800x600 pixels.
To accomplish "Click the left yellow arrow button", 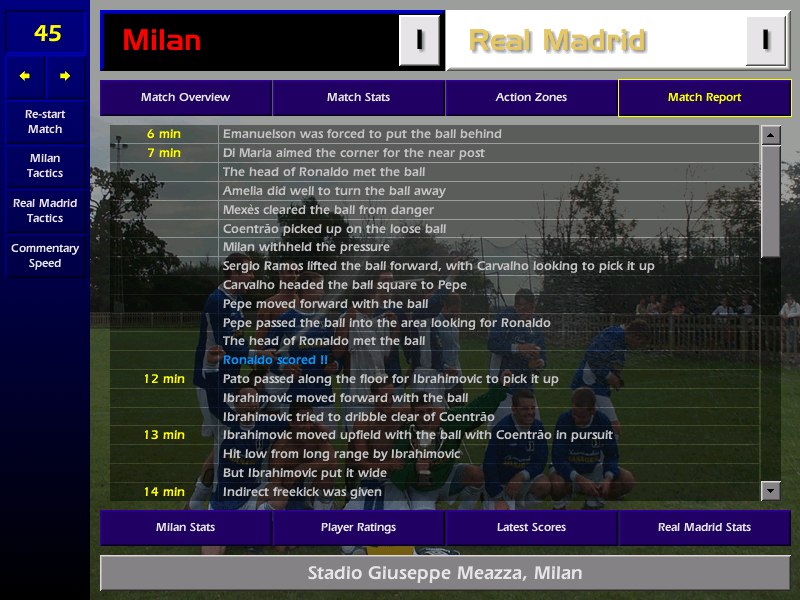I will (x=25, y=76).
